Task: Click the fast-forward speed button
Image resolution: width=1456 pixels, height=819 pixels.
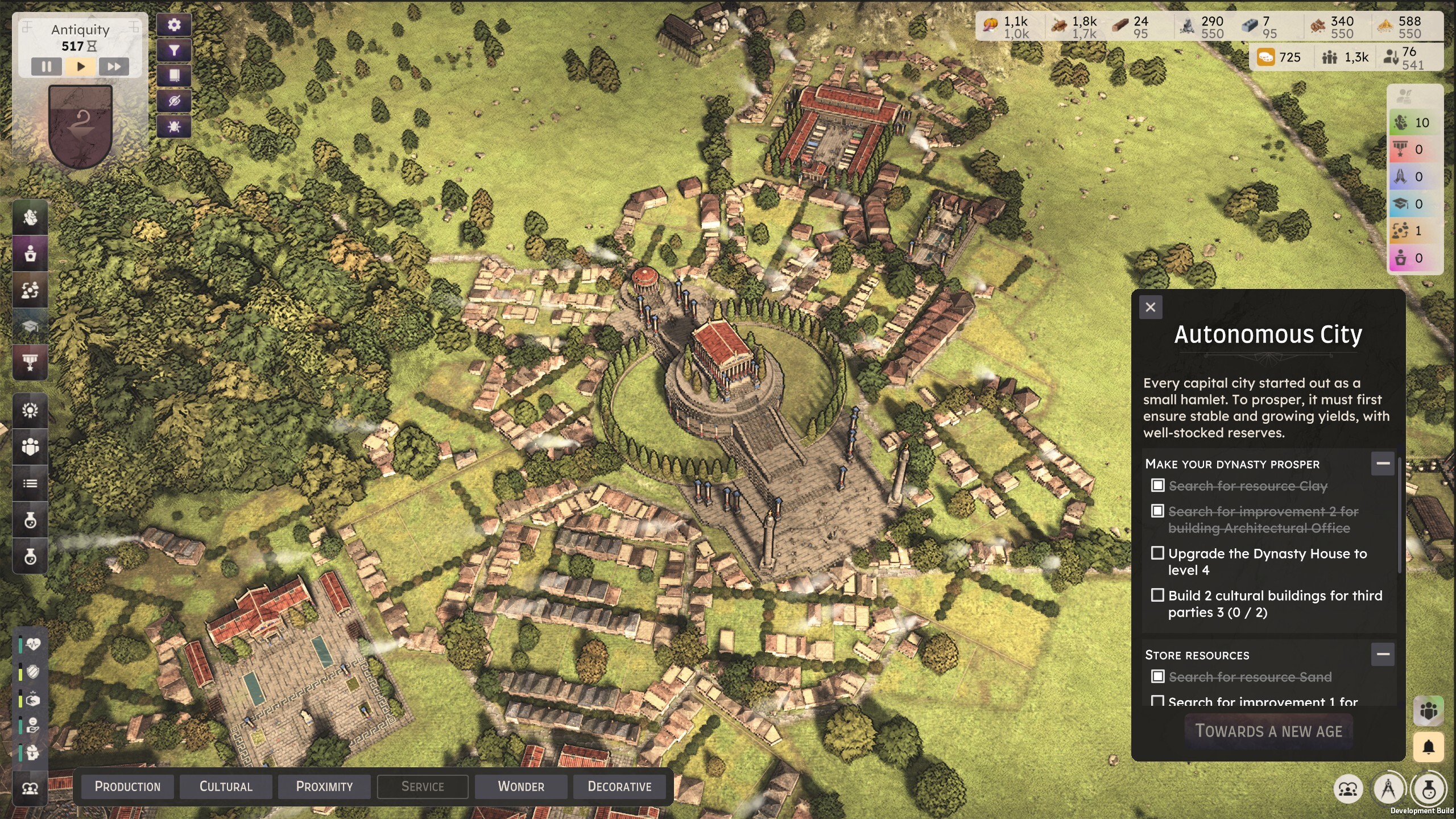Action: click(115, 67)
